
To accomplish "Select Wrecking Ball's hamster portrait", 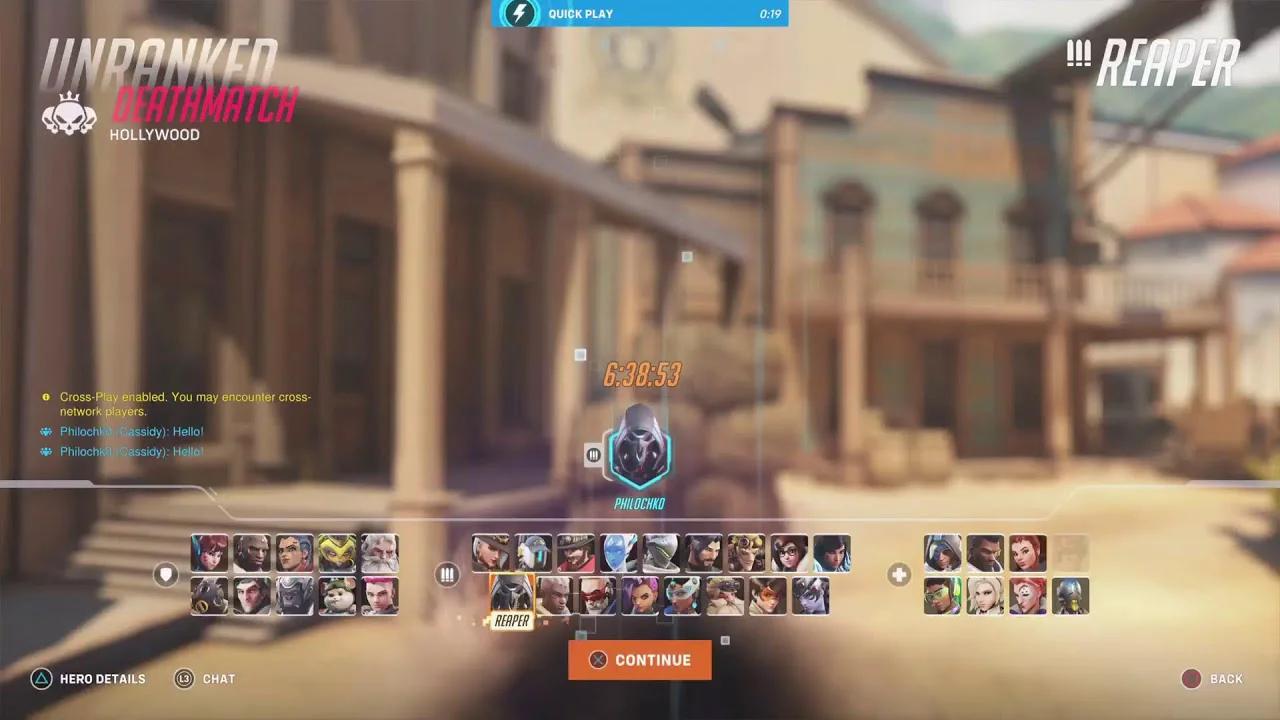I will (x=338, y=597).
